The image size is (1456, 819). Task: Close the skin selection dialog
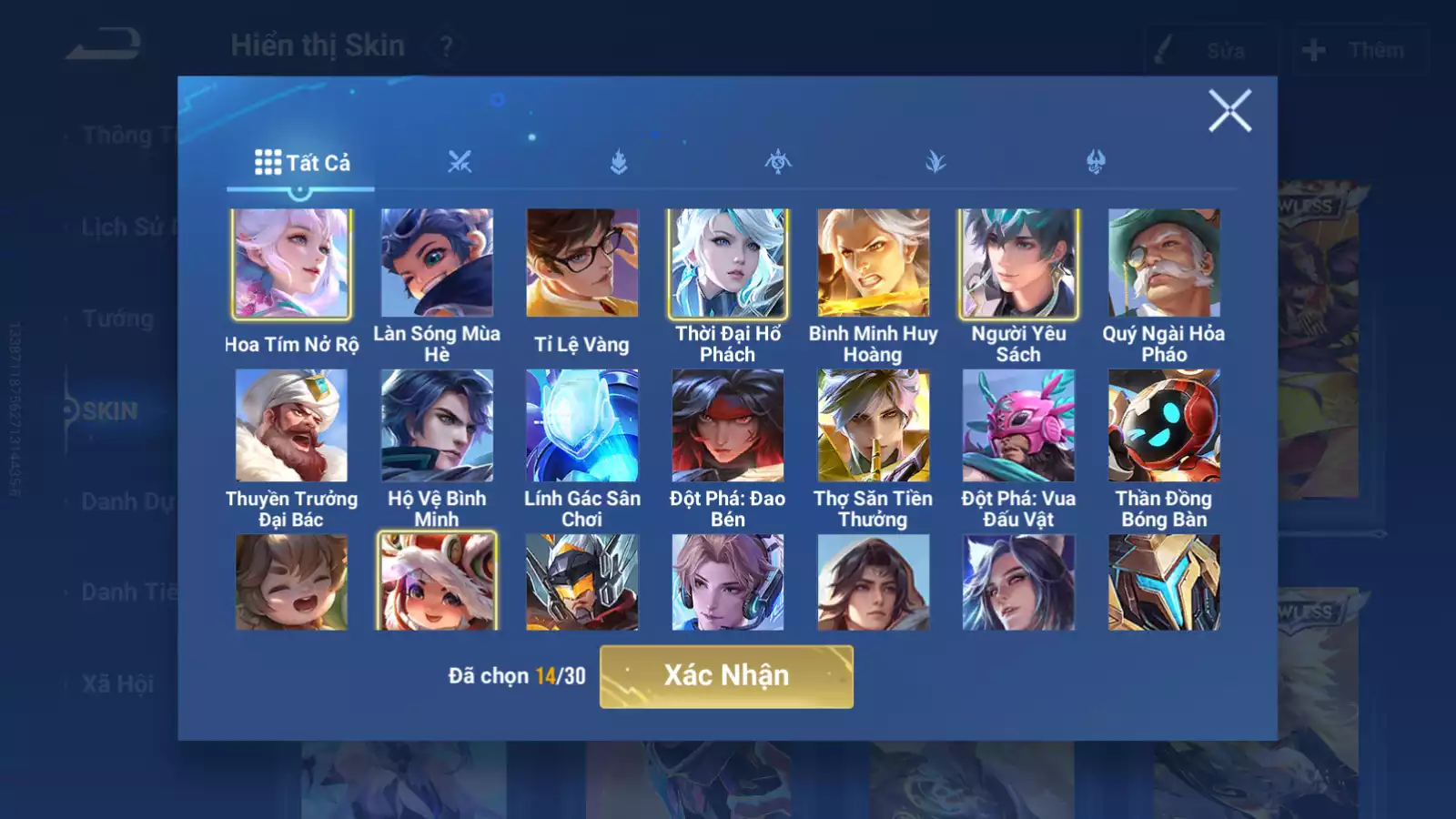[x=1229, y=111]
